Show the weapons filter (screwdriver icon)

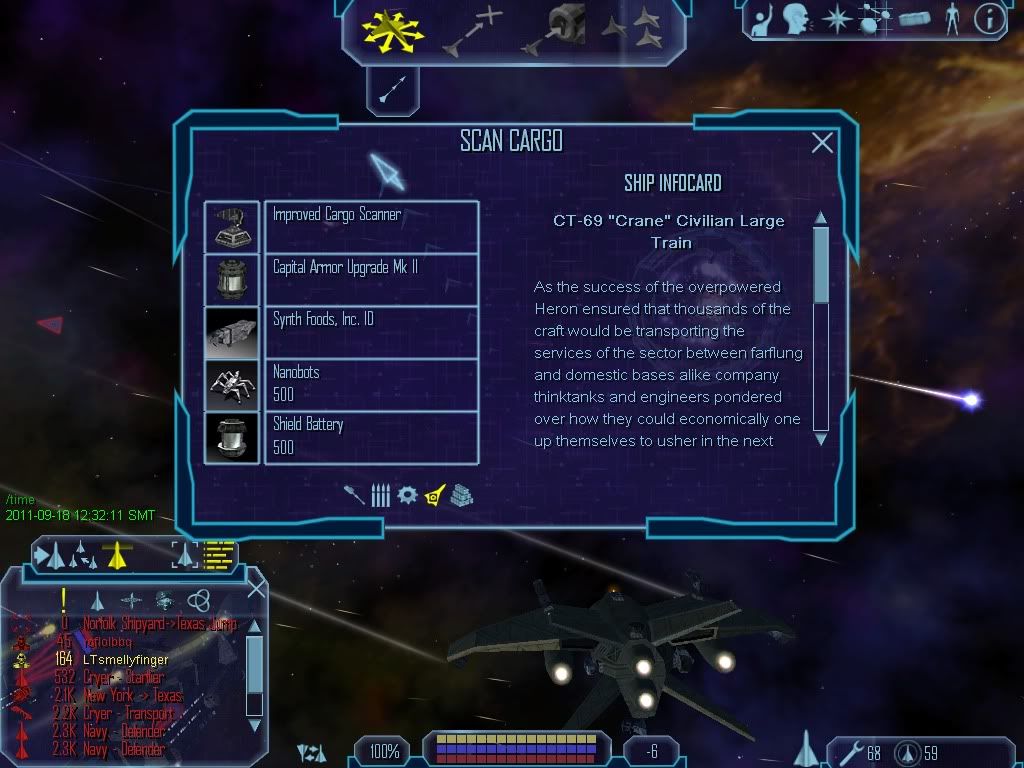(355, 495)
